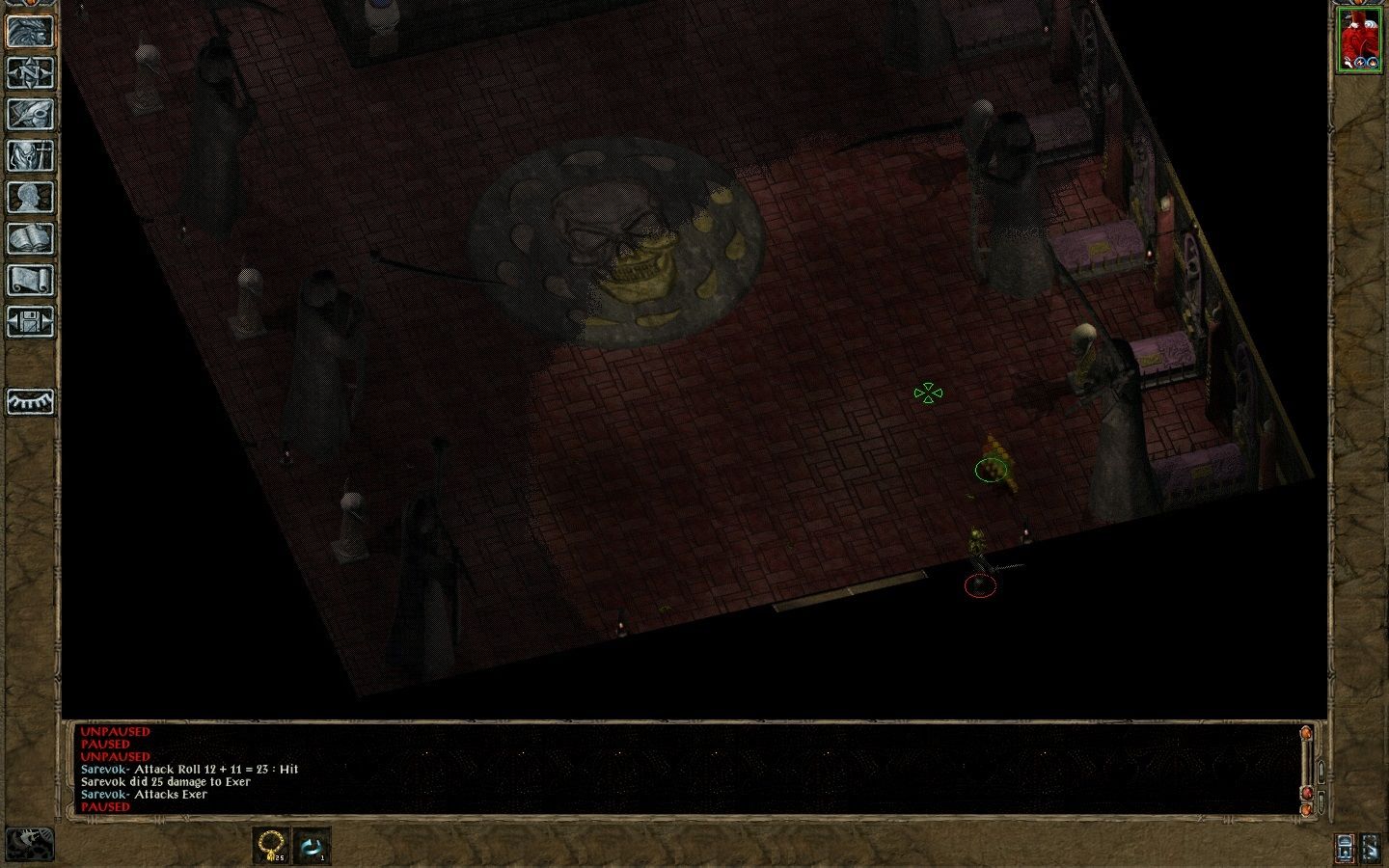Select Sarevok by clicking his portrait
Viewport: 1389px width, 868px height.
pyautogui.click(x=1362, y=39)
